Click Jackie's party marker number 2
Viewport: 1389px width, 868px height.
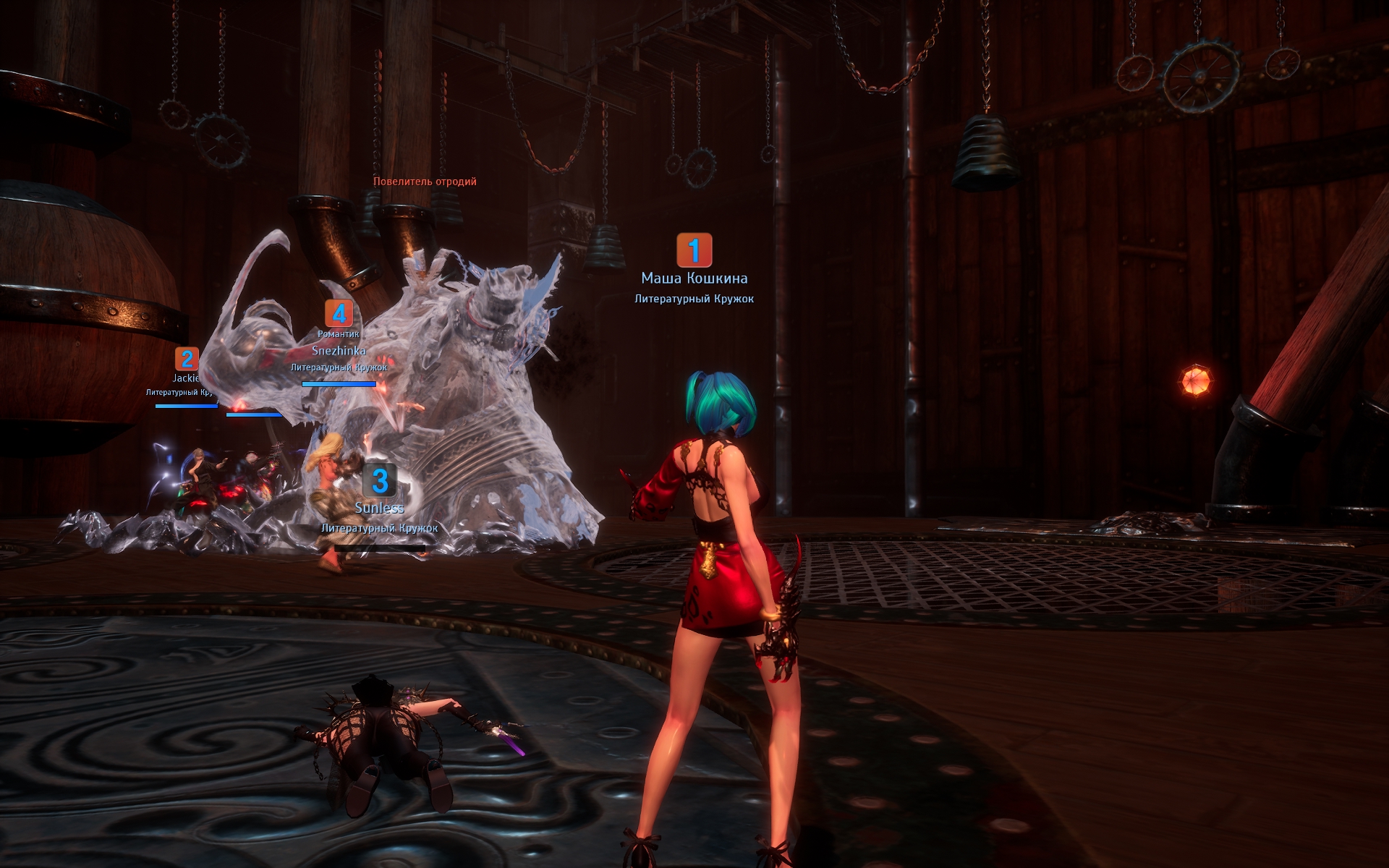tap(187, 359)
